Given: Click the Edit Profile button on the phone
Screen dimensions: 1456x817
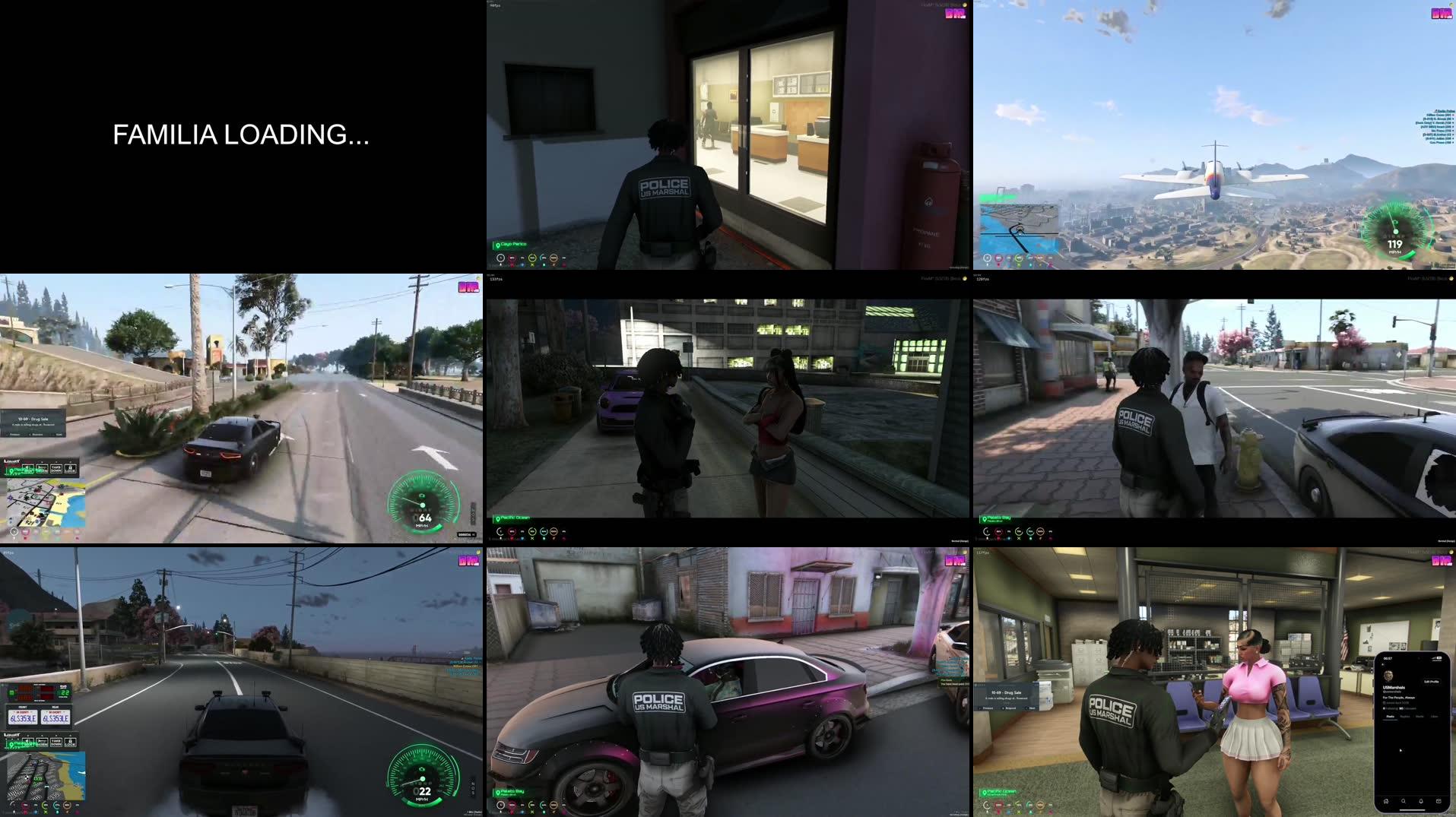Looking at the screenshot, I should (1432, 682).
